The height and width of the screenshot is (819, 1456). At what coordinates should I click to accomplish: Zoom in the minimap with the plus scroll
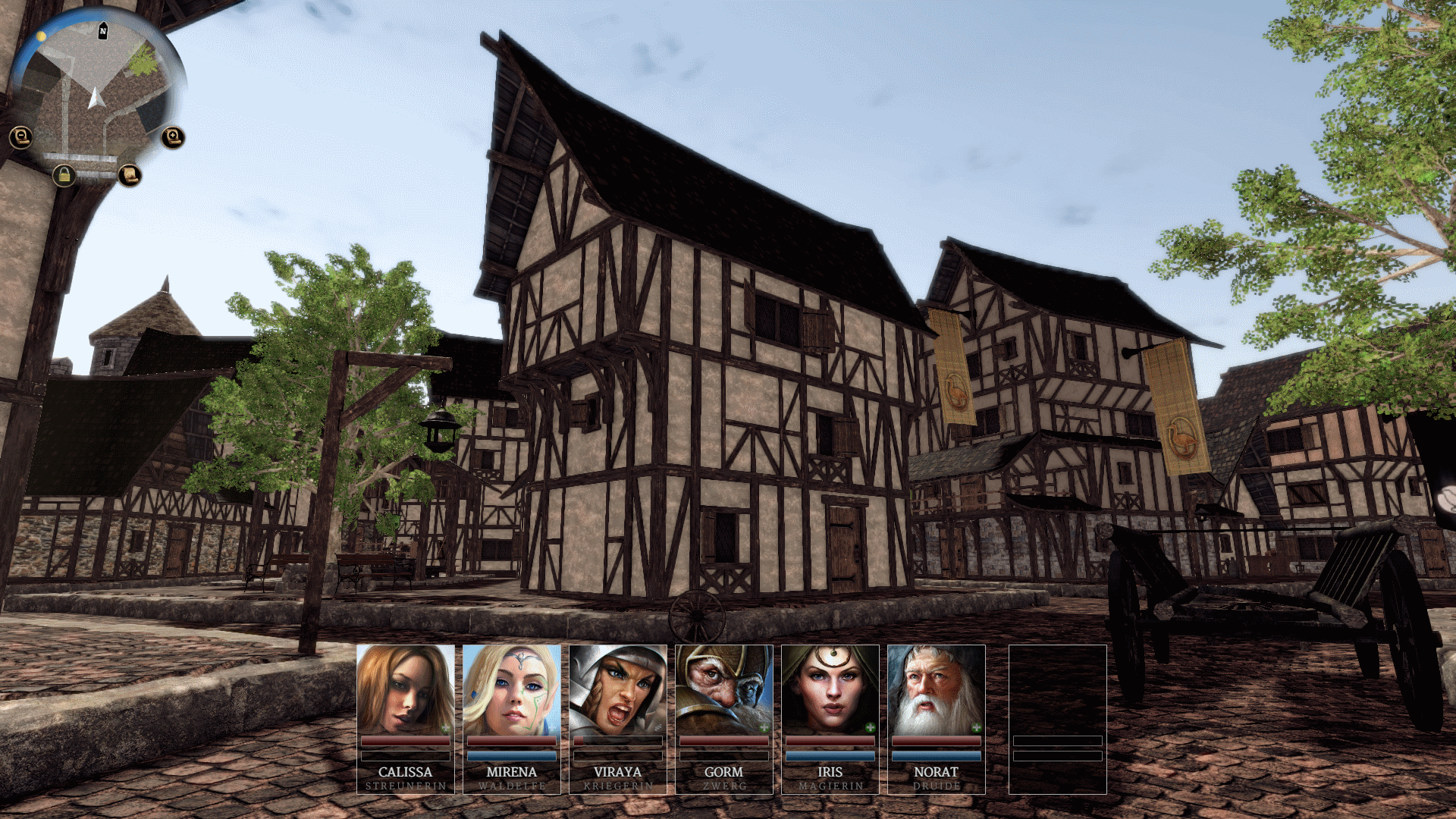(x=173, y=137)
